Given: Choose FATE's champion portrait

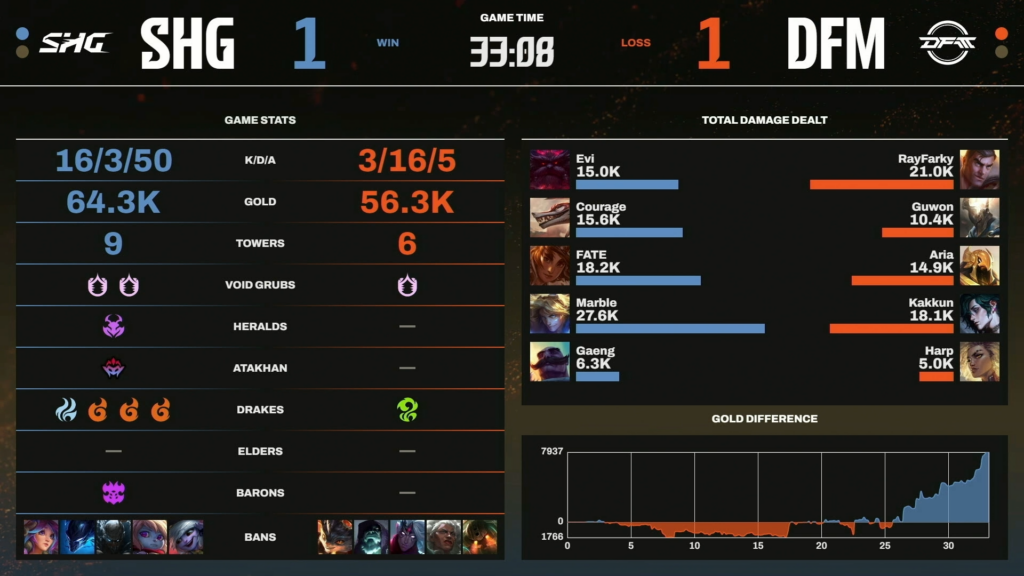Looking at the screenshot, I should pos(549,265).
